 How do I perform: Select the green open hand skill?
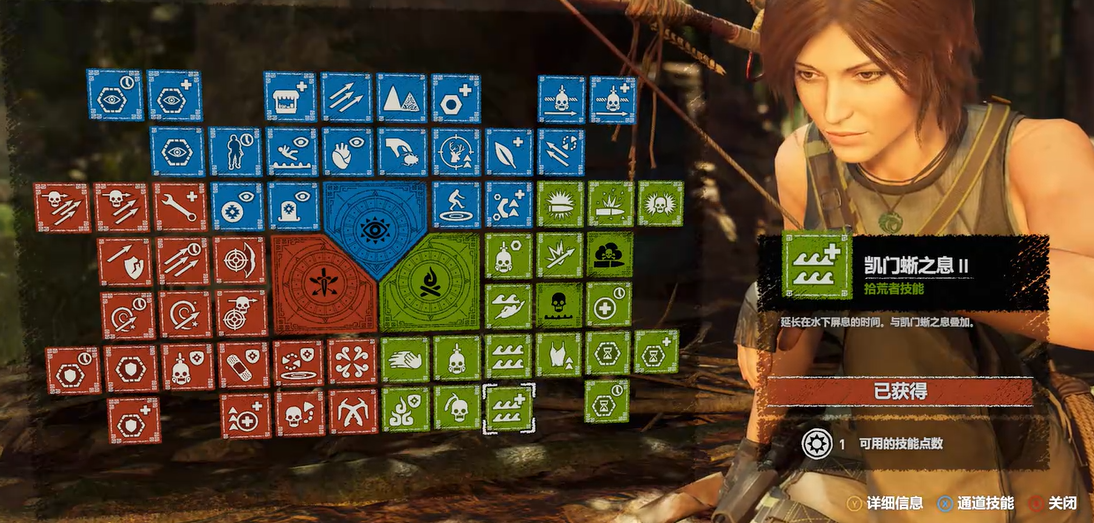(404, 357)
